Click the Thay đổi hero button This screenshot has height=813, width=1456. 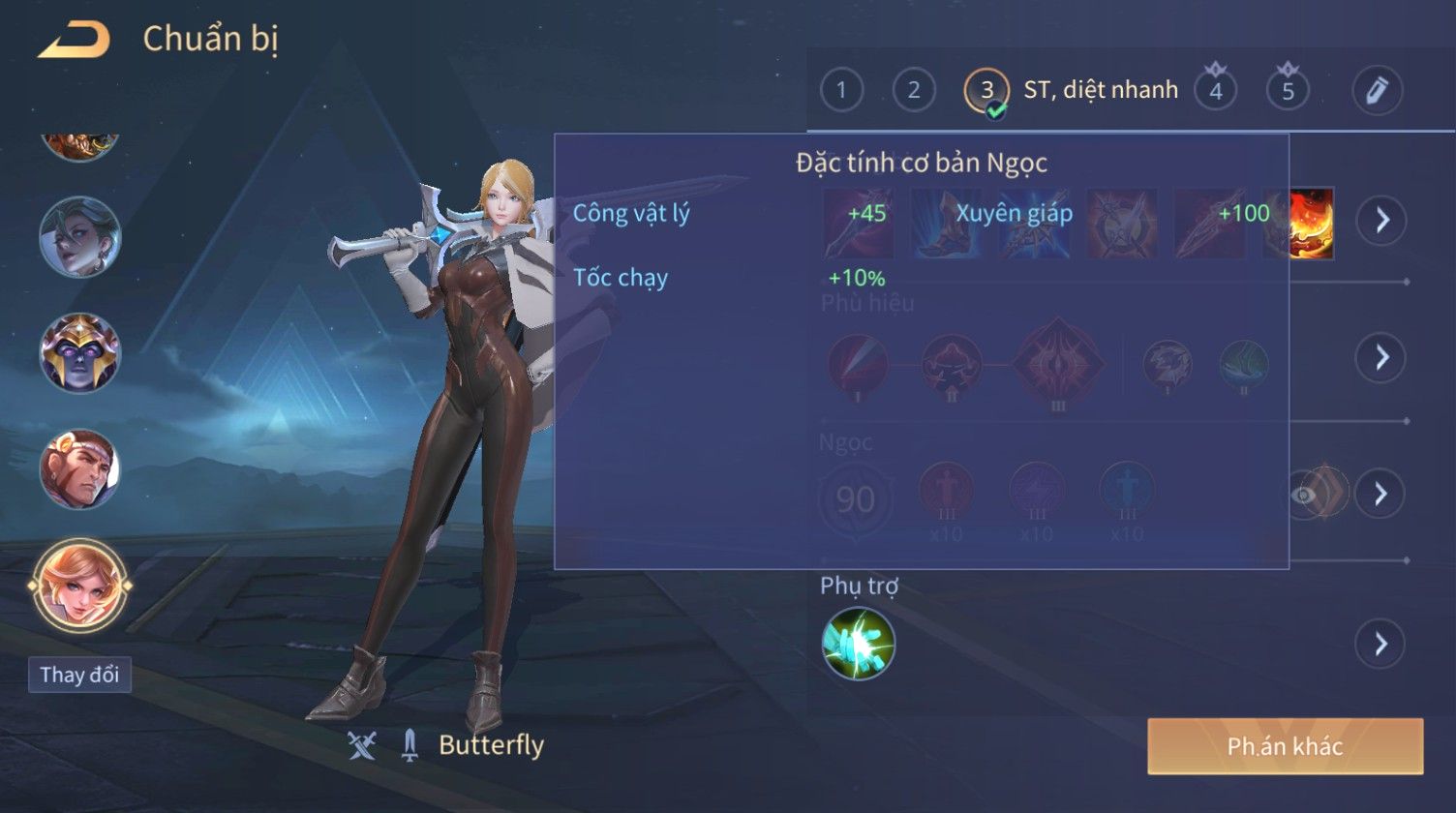80,675
